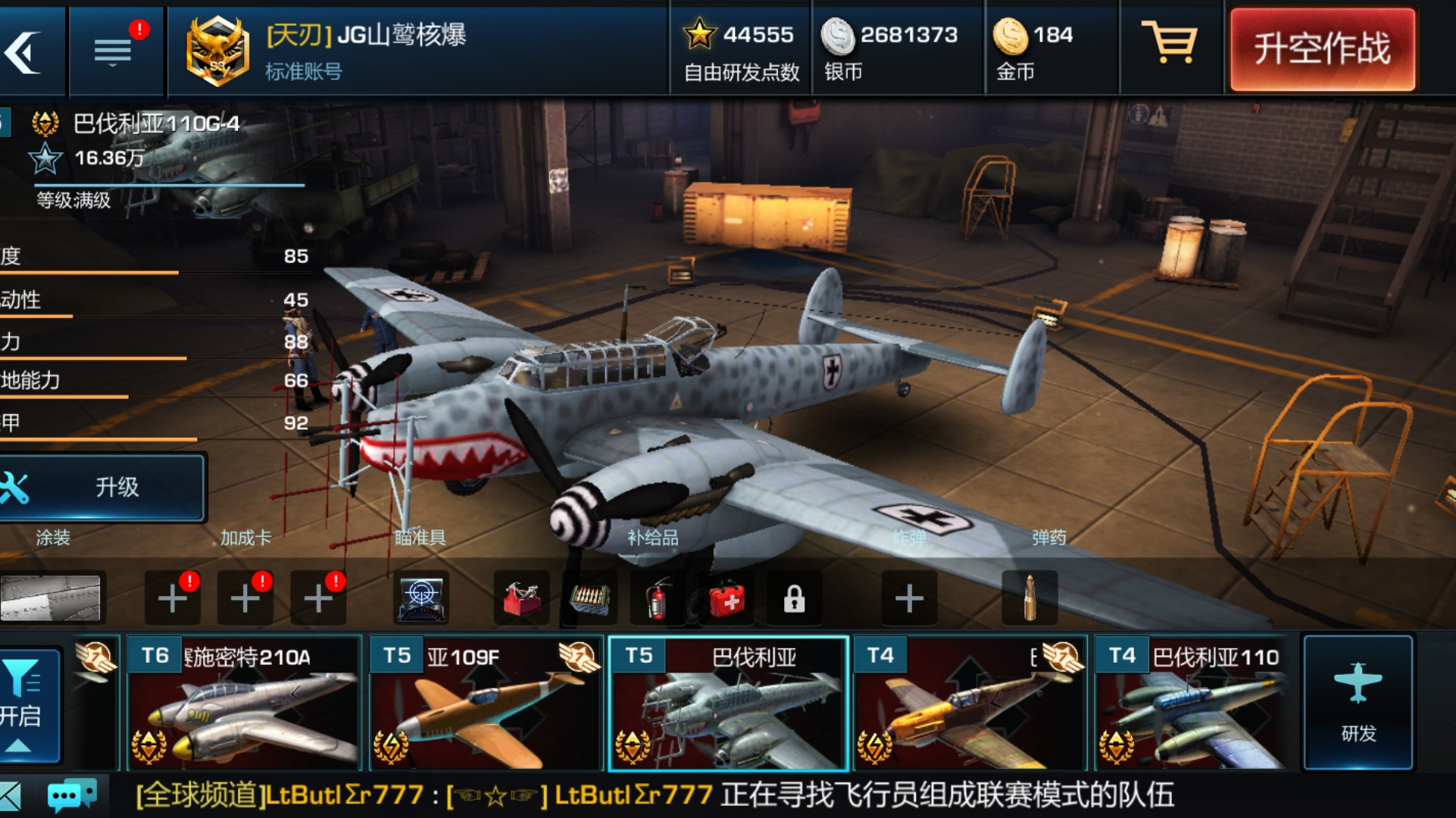Screen dimensions: 1456x818
Task: Tap the 升级 upgrade button
Action: click(x=102, y=487)
